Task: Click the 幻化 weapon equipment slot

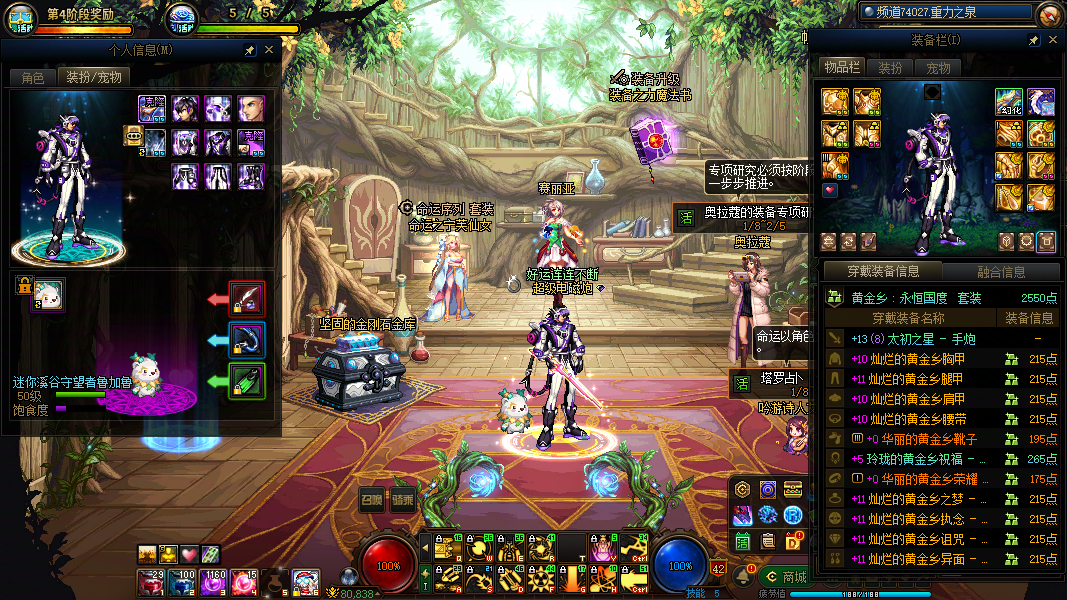Action: pos(1008,102)
